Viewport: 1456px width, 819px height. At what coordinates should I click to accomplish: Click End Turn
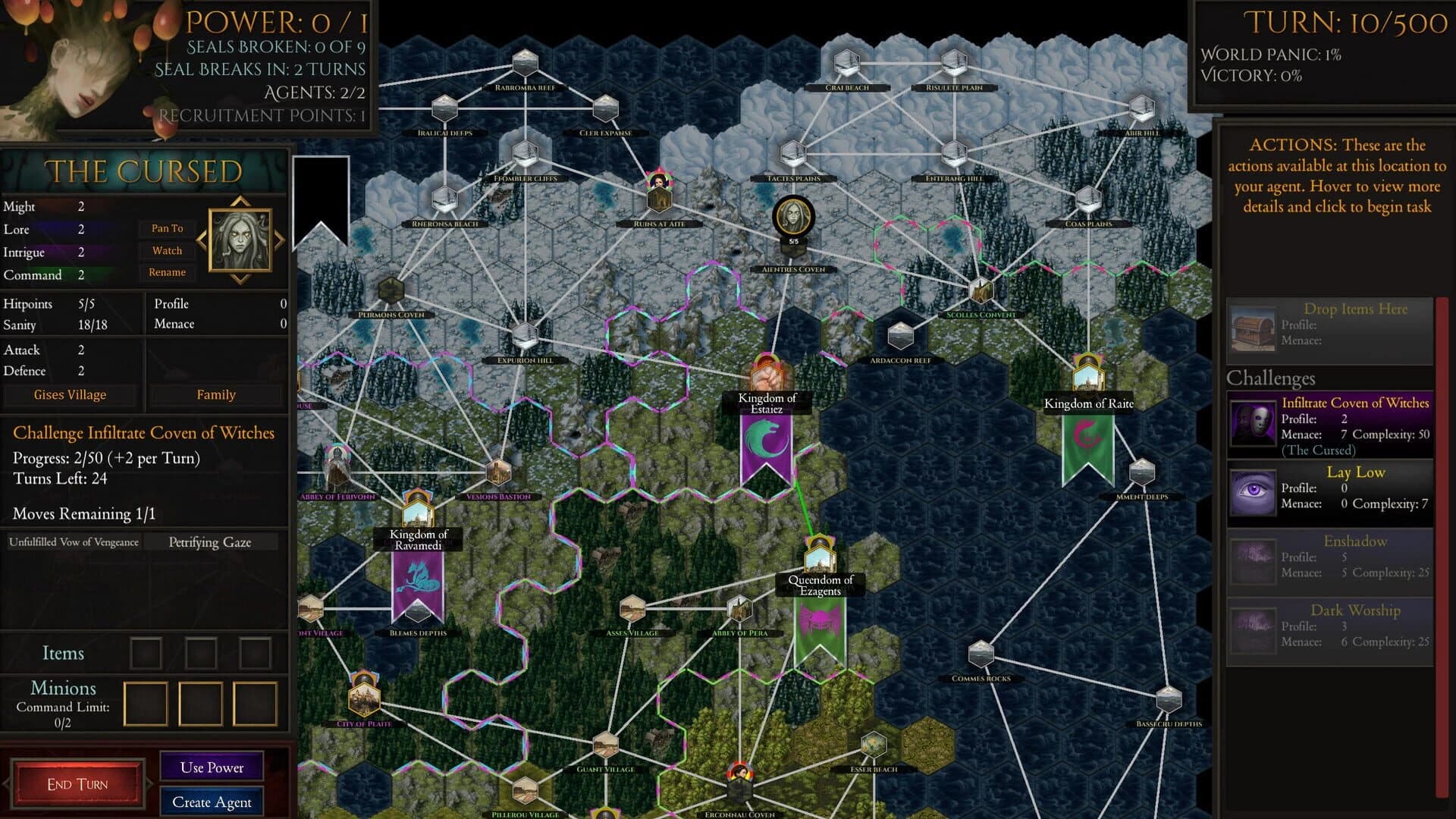point(78,783)
